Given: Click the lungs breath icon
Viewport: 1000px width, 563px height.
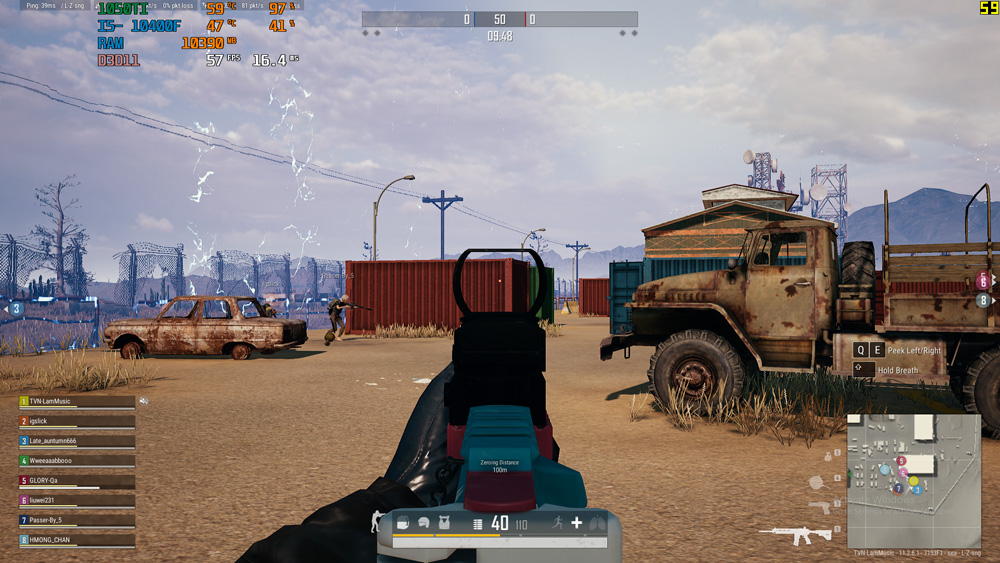Looking at the screenshot, I should coord(597,523).
